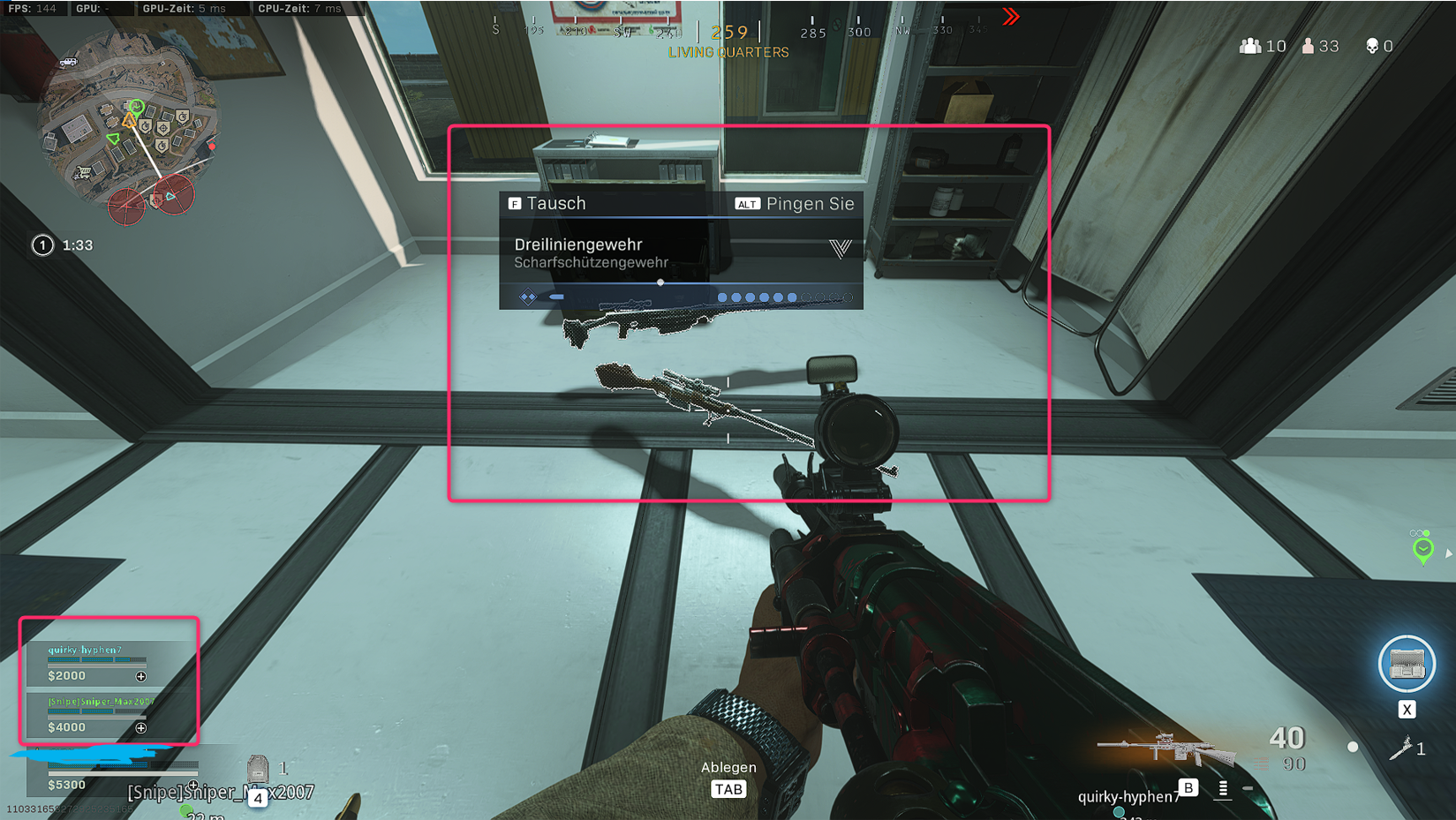Click the green waypoint marker icon on the right
The height and width of the screenshot is (820, 1456).
coord(1425,549)
